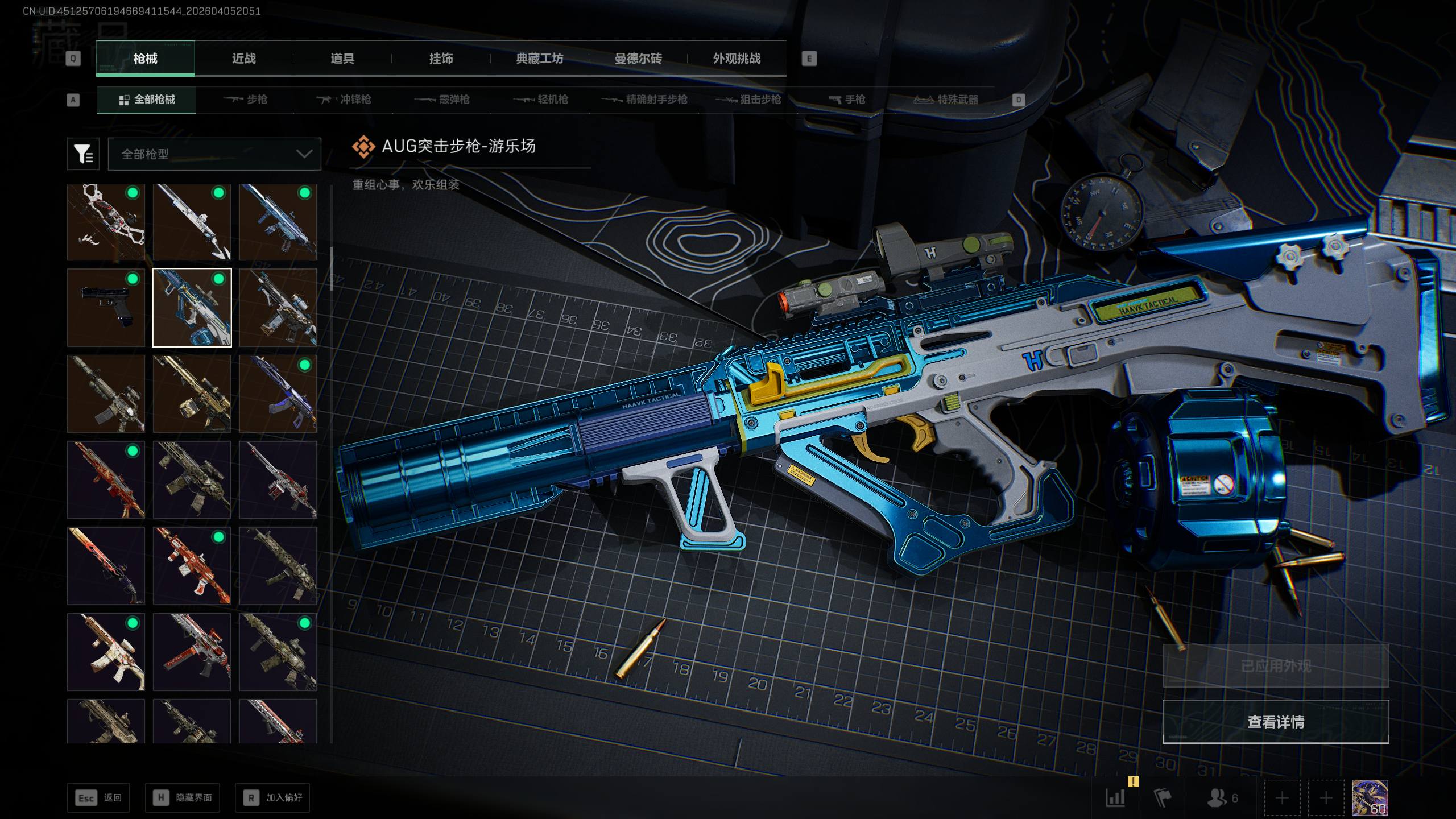
Task: Click 查看详情 view details button
Action: pos(1276,722)
